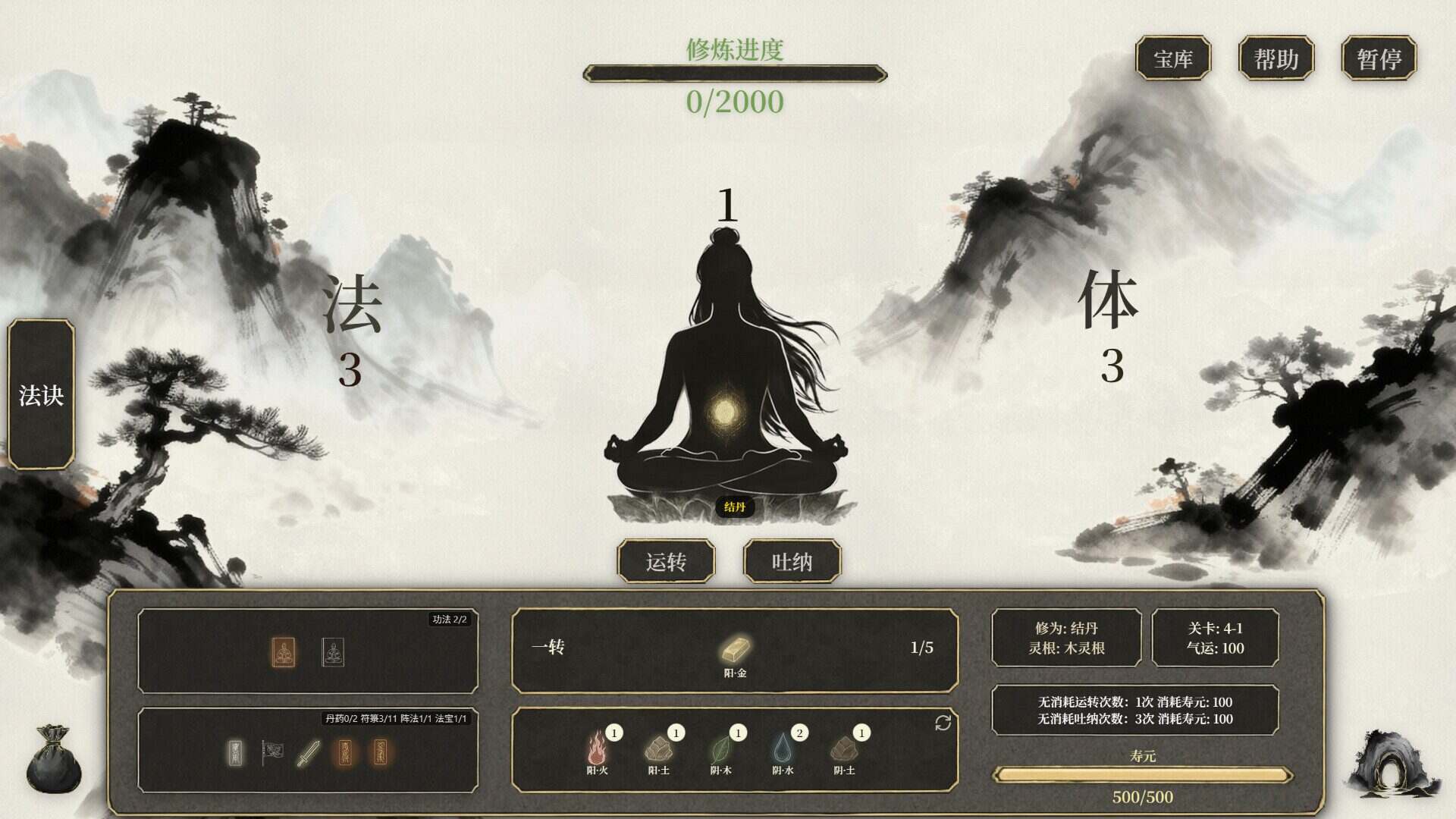Screen dimensions: 1456x819
Task: Click the 阳·金 gold ingot in 一转 panel
Action: tap(735, 648)
